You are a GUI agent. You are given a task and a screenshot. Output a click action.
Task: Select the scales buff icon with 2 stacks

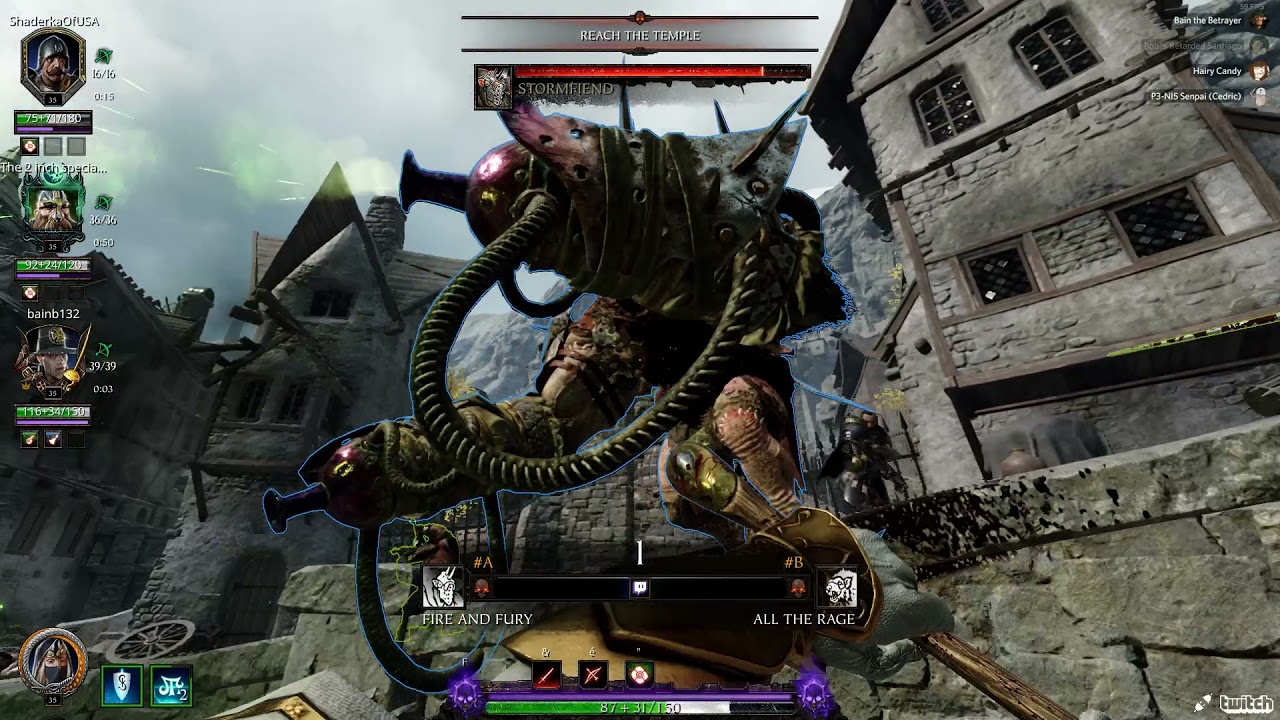coord(171,686)
